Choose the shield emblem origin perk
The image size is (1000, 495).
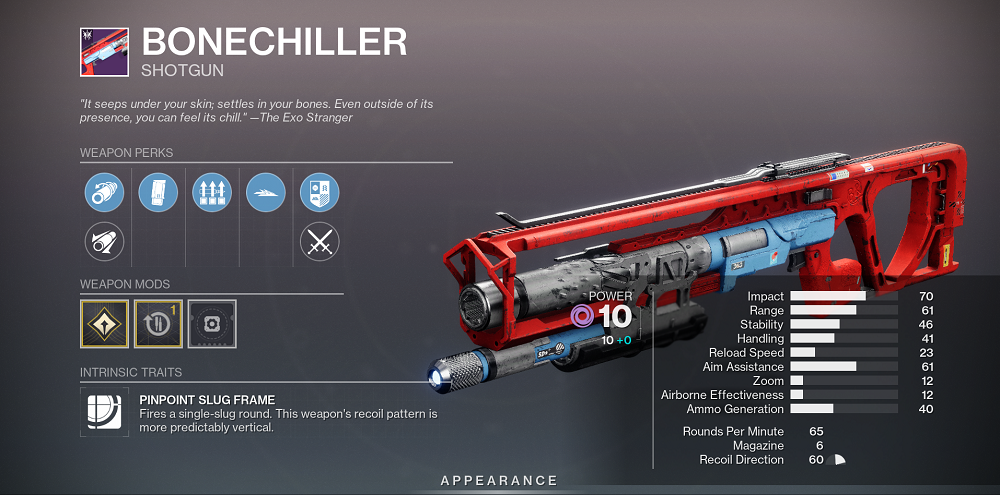tap(320, 192)
